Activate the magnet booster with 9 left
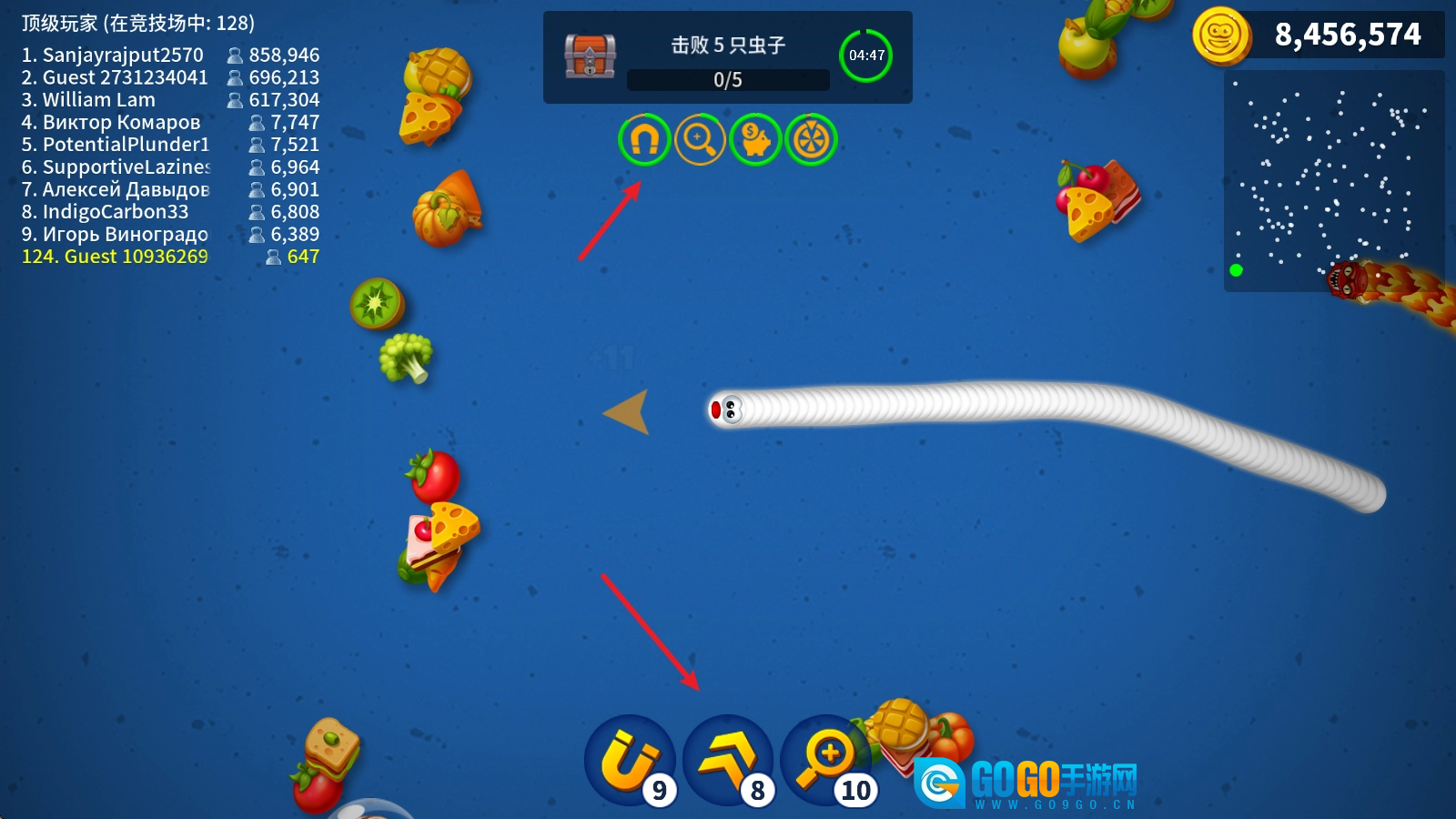This screenshot has height=819, width=1456. [629, 761]
